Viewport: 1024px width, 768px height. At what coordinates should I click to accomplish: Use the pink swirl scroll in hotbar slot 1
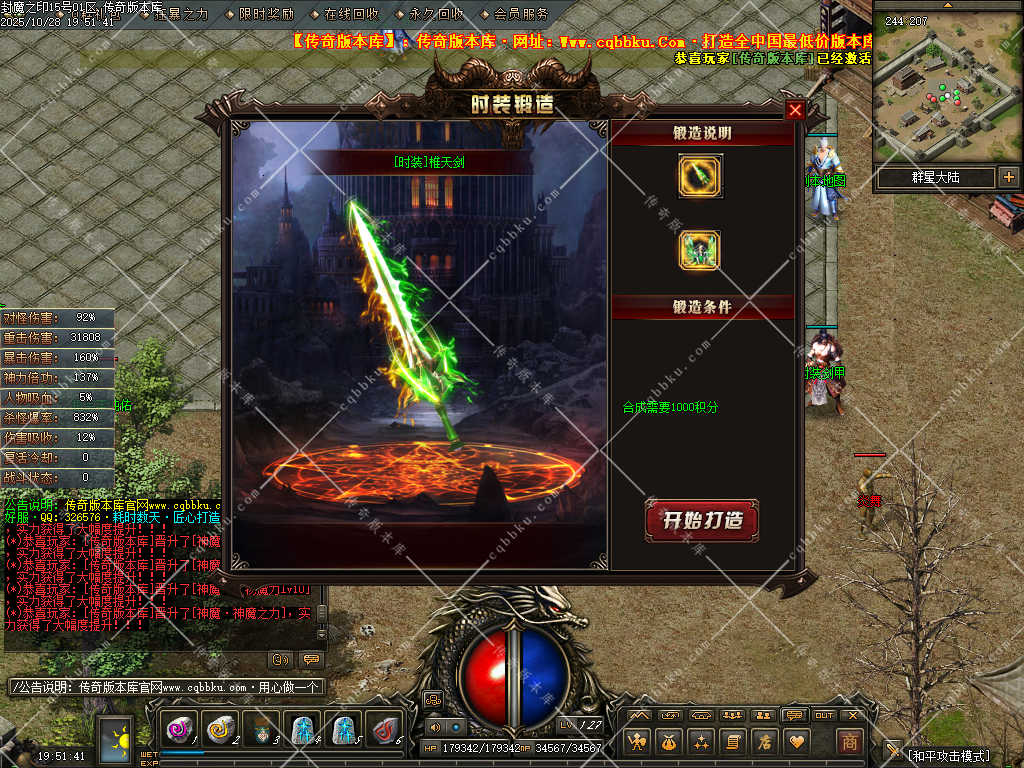tap(180, 730)
